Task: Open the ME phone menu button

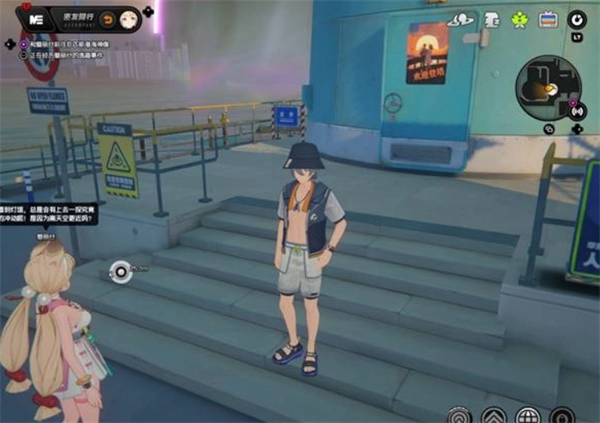Action: tap(34, 19)
